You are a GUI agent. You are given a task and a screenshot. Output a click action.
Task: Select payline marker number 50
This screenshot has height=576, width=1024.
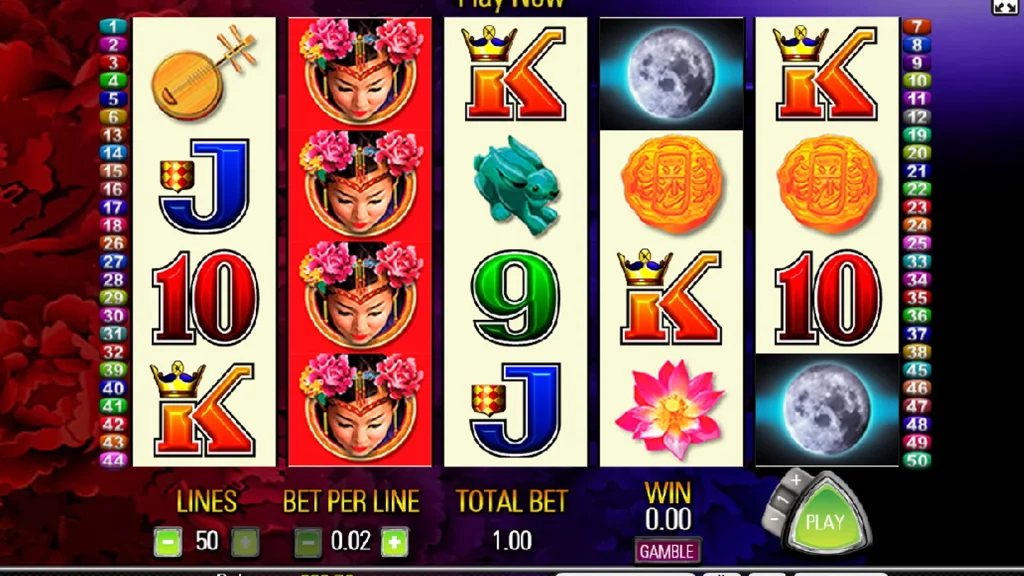pos(916,460)
